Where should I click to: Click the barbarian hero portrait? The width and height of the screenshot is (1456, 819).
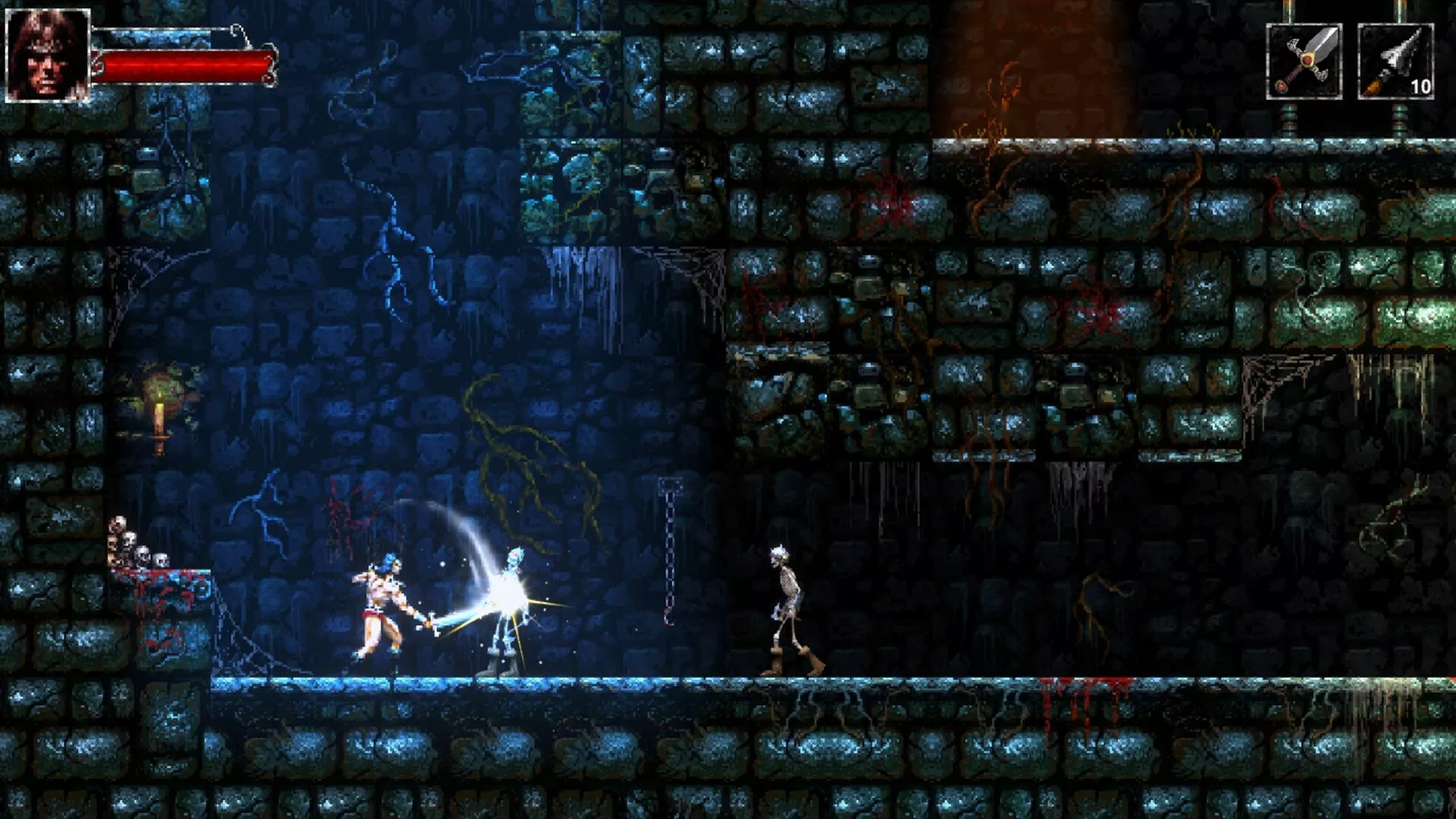coord(47,55)
